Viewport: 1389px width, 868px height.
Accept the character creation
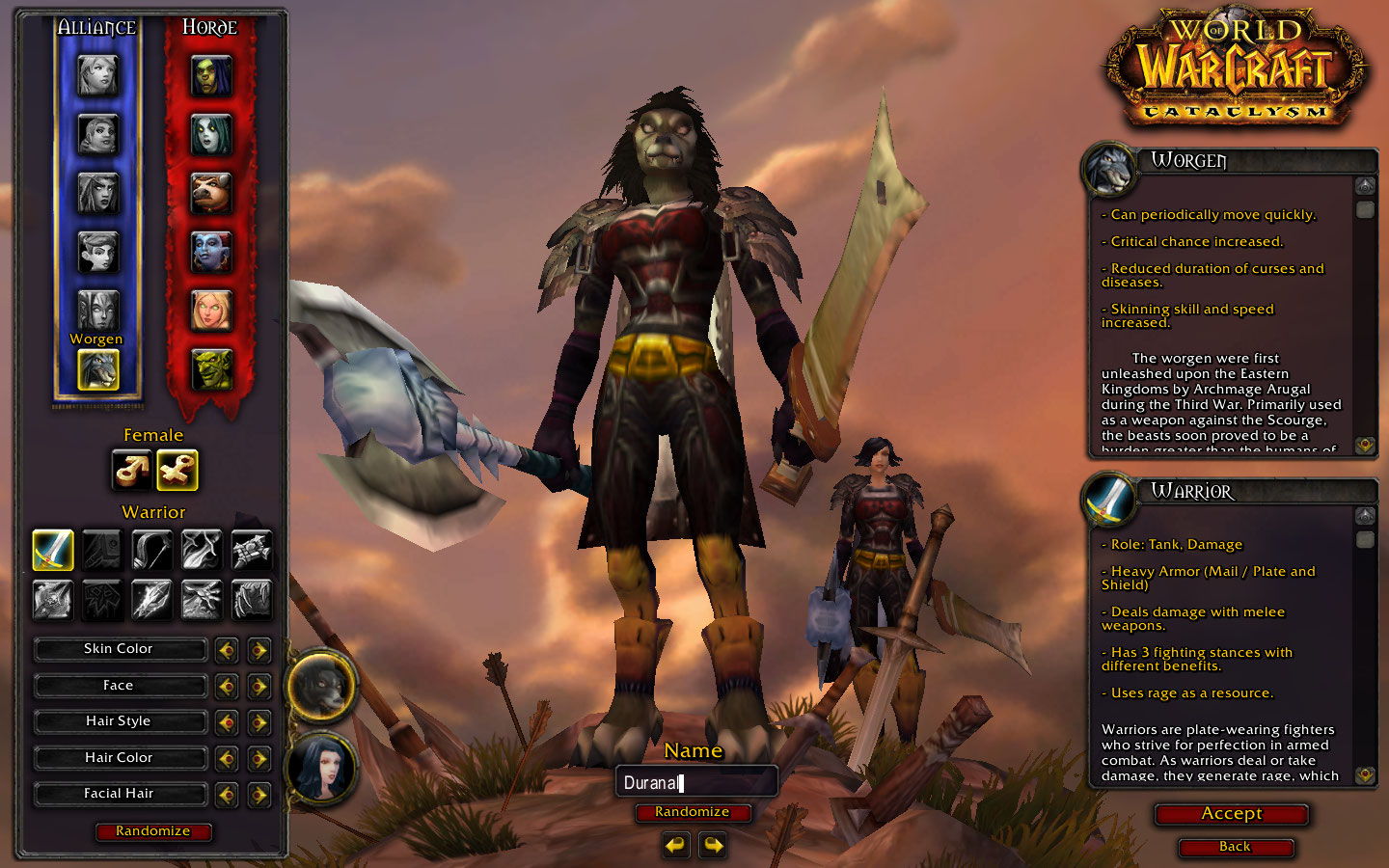click(x=1232, y=814)
